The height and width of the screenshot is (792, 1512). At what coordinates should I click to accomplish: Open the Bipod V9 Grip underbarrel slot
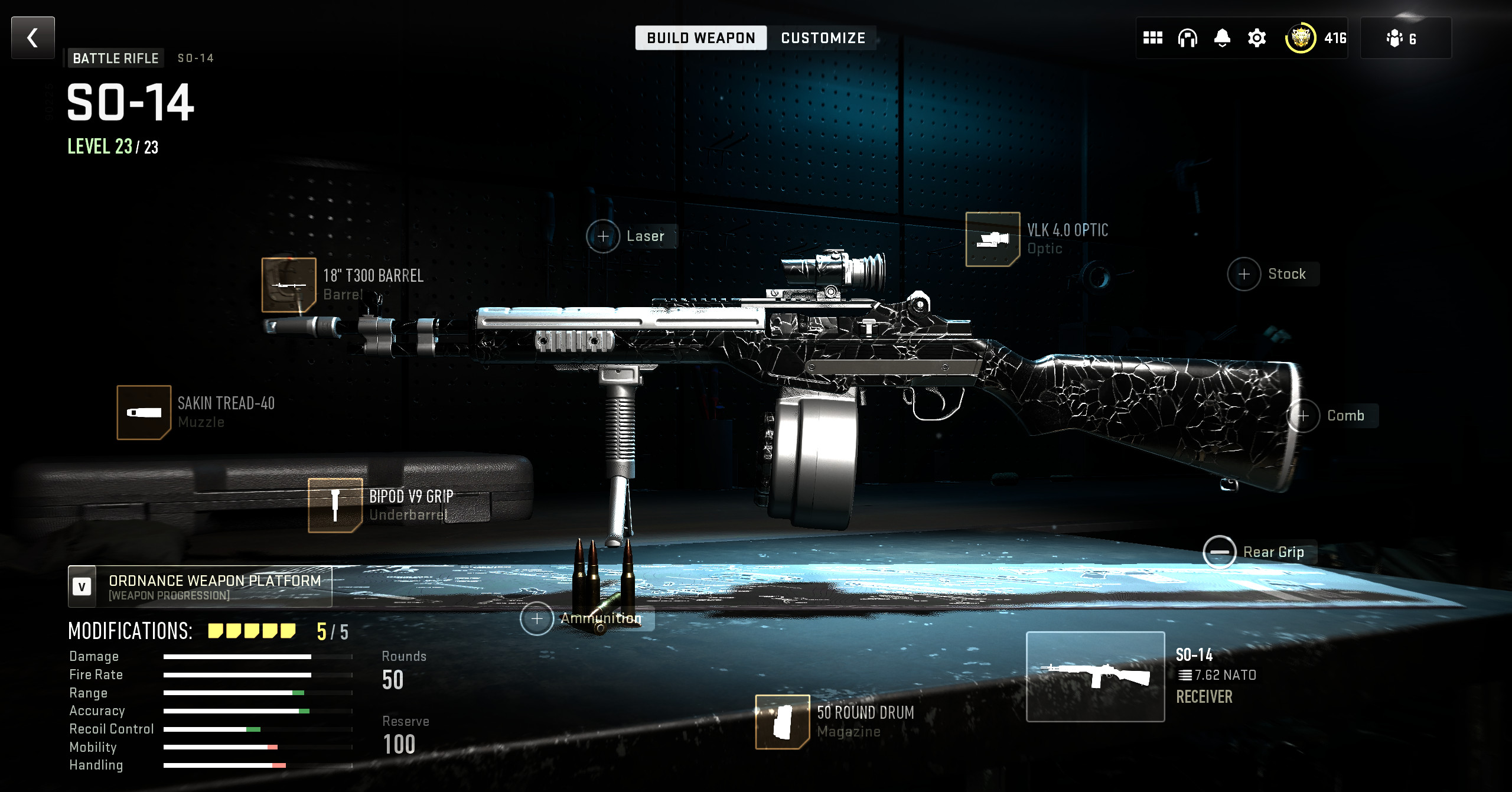click(x=335, y=506)
